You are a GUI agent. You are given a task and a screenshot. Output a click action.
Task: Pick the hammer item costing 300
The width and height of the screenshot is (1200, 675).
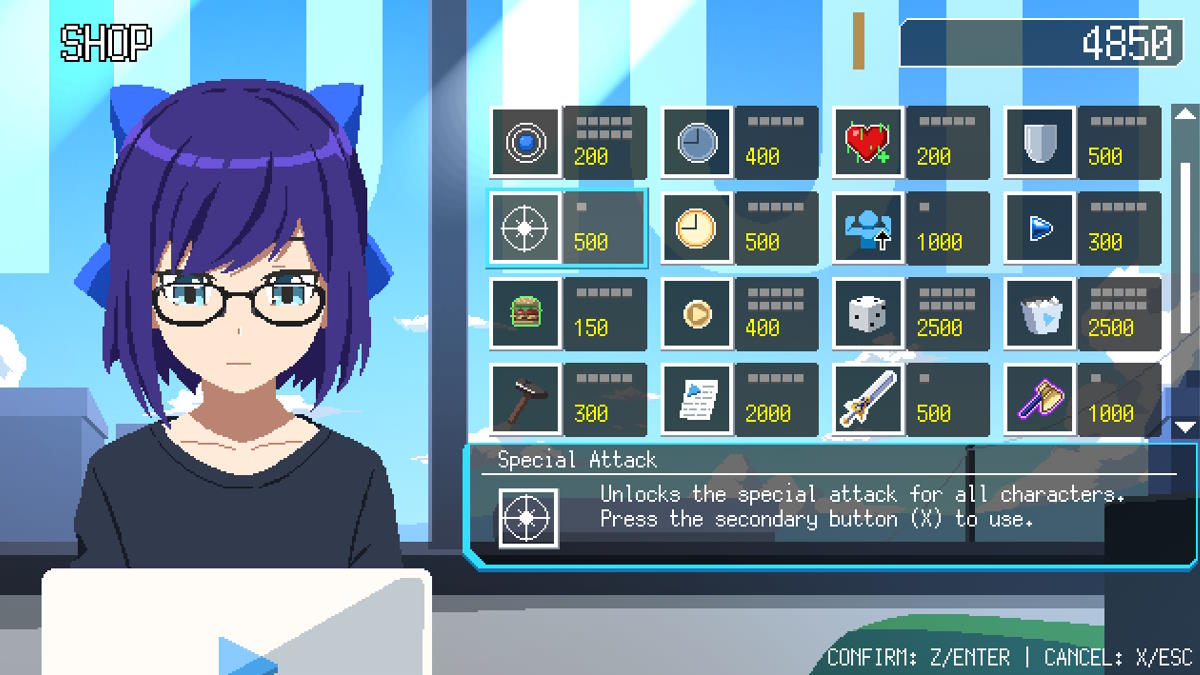(x=526, y=400)
